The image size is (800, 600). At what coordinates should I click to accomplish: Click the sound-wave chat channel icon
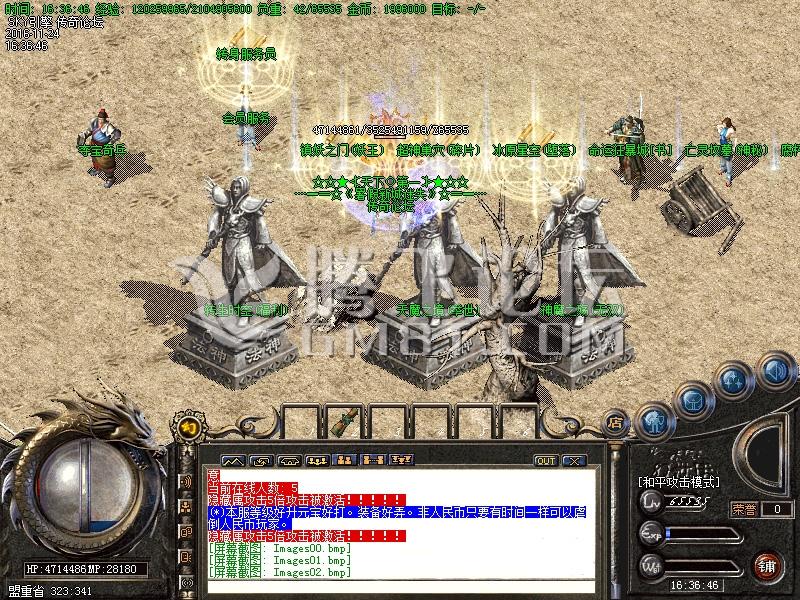pyautogui.click(x=185, y=482)
